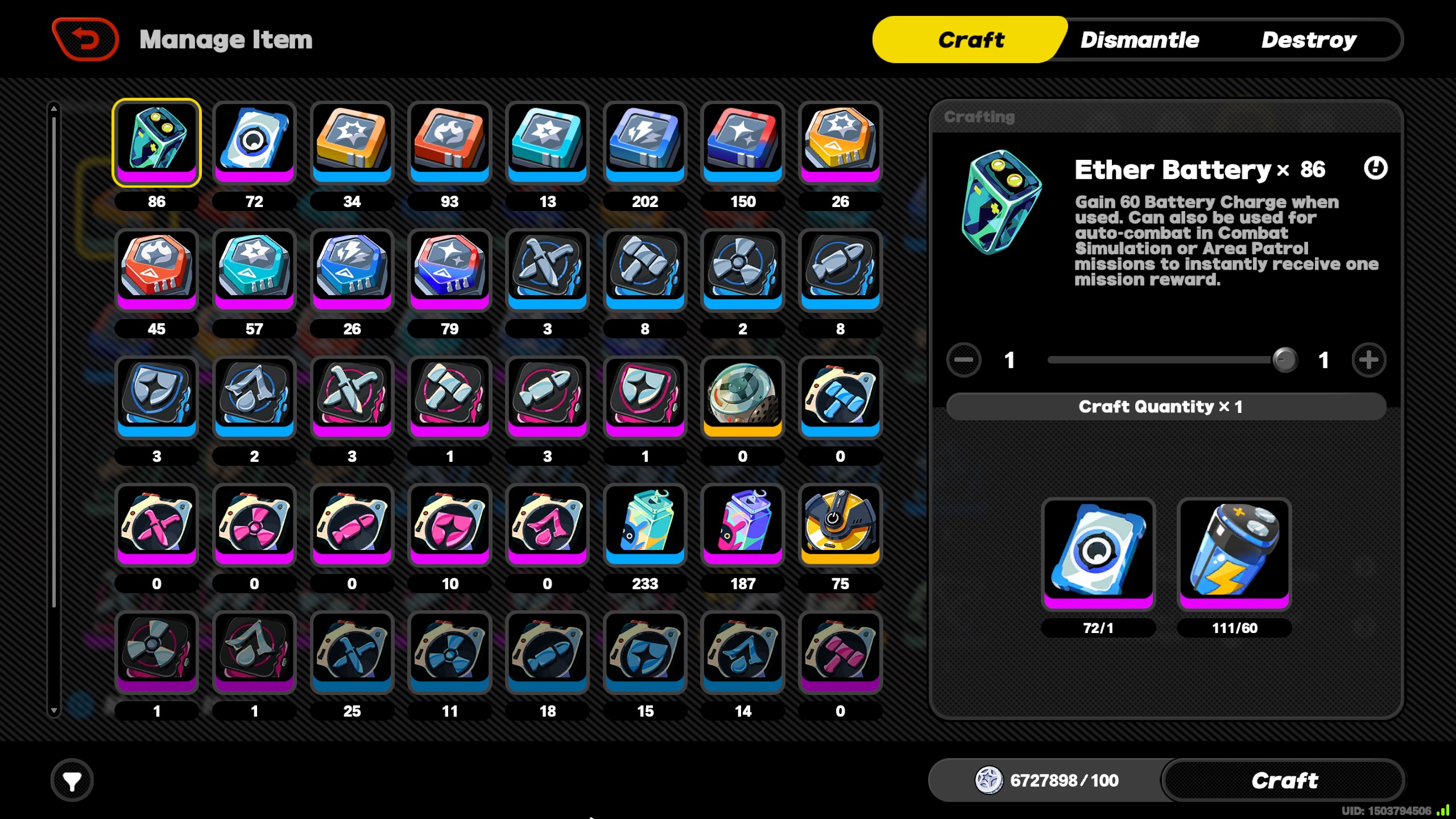This screenshot has width=1456, height=819.
Task: Choose the green-blue canister item with 233
Action: (645, 524)
